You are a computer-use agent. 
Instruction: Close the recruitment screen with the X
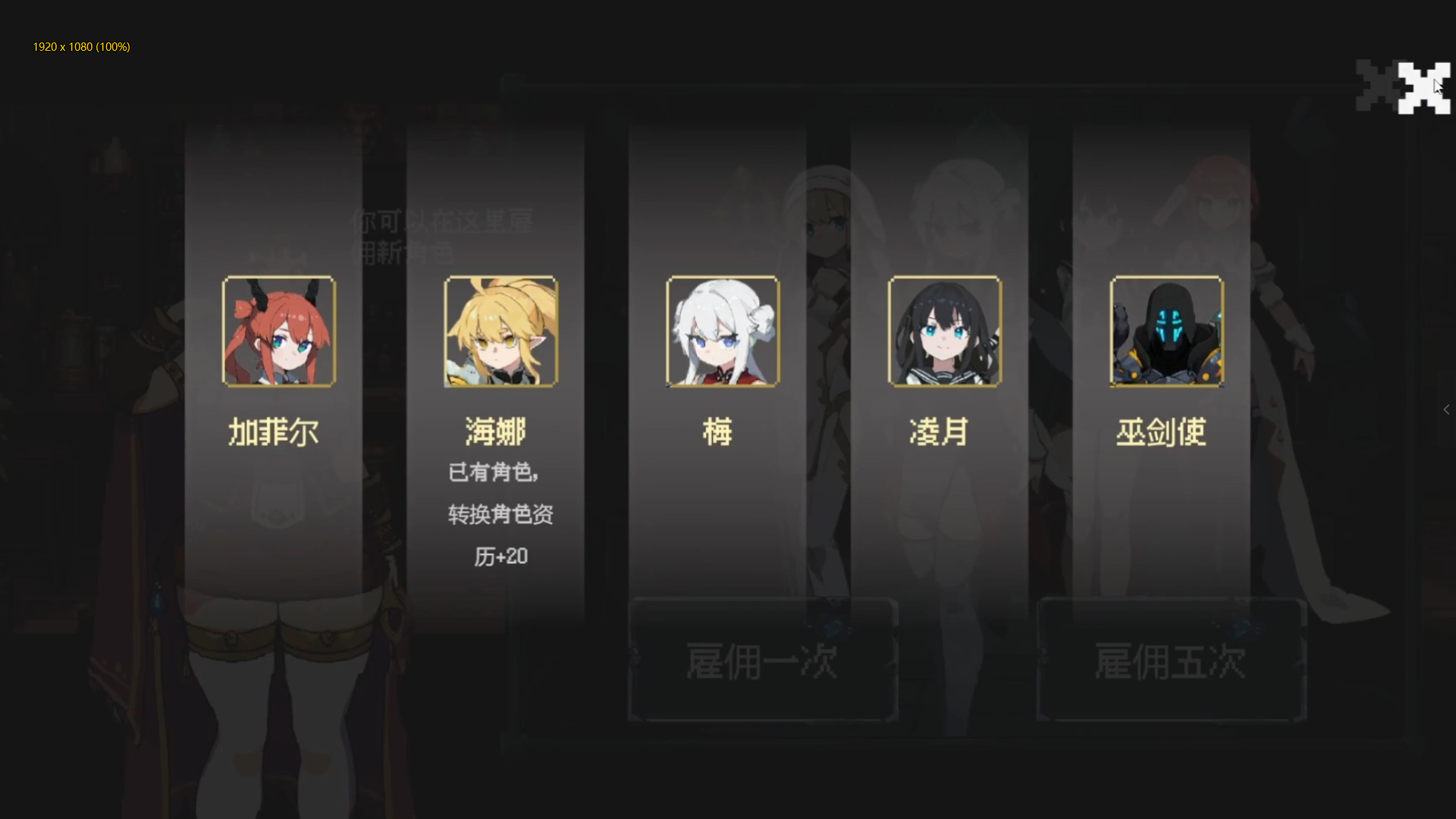1426,87
